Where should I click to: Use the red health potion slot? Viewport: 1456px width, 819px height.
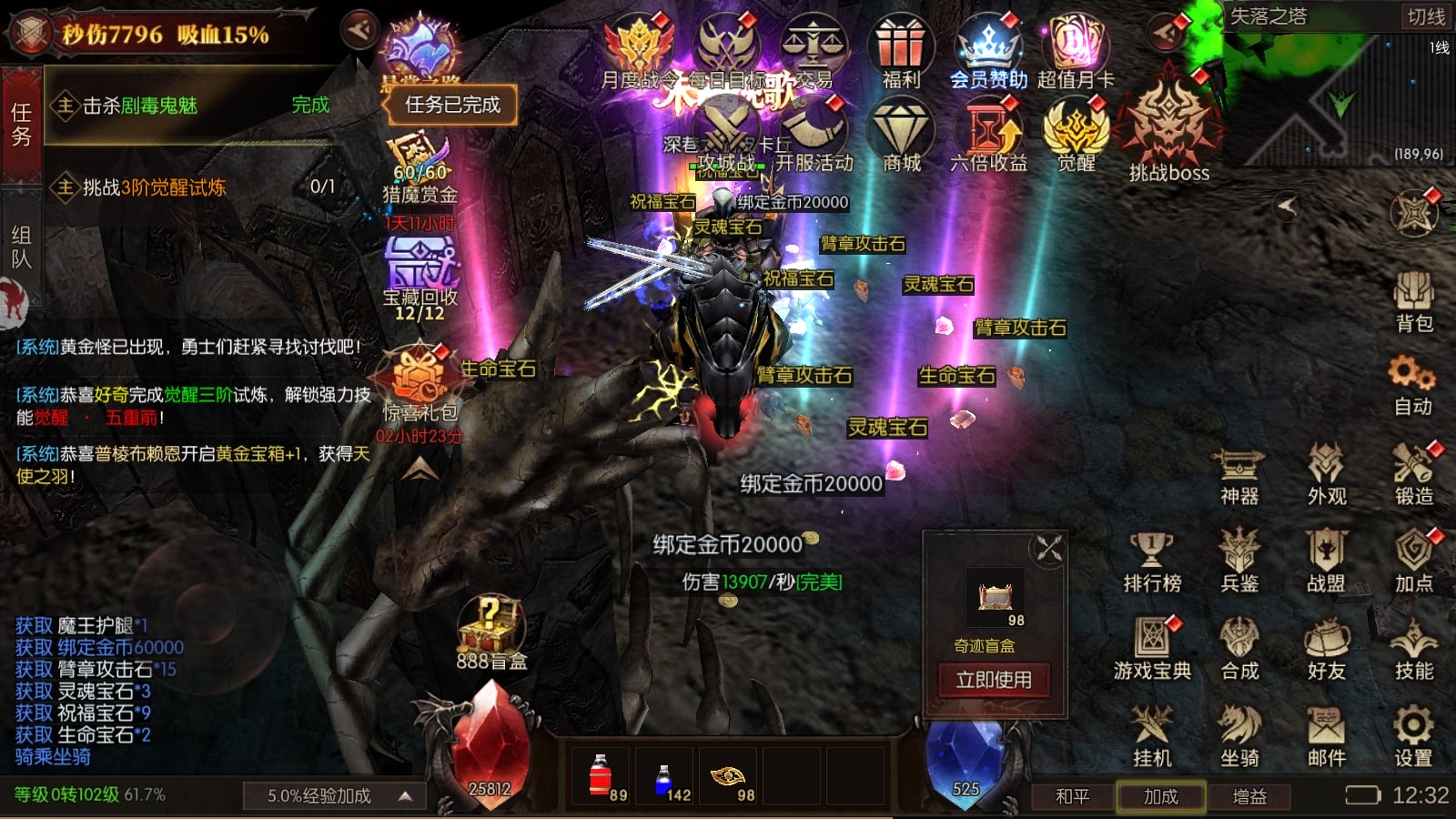pos(601,777)
